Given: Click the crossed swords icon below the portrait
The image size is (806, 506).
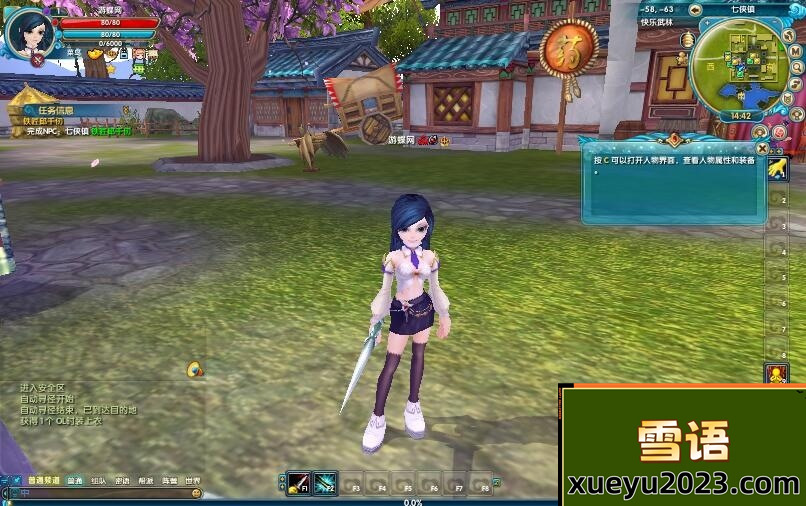Looking at the screenshot, I should [x=37, y=61].
